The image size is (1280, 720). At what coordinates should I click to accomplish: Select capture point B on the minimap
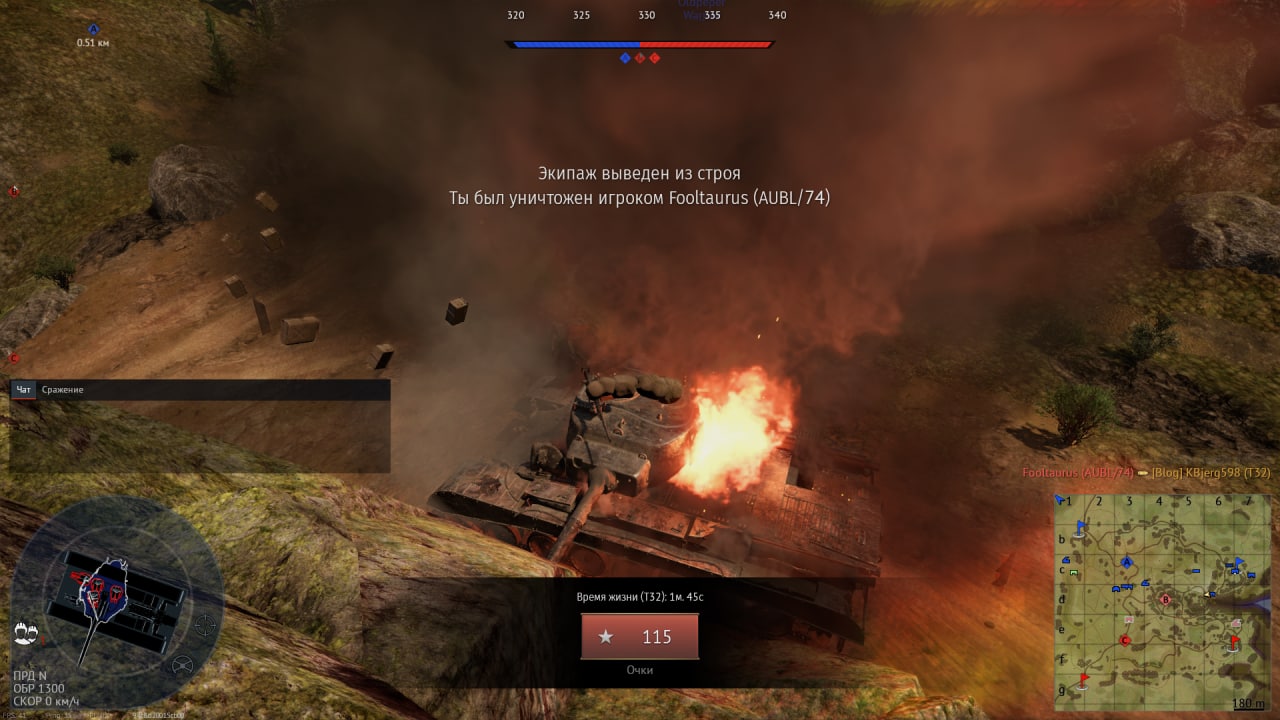(1165, 600)
